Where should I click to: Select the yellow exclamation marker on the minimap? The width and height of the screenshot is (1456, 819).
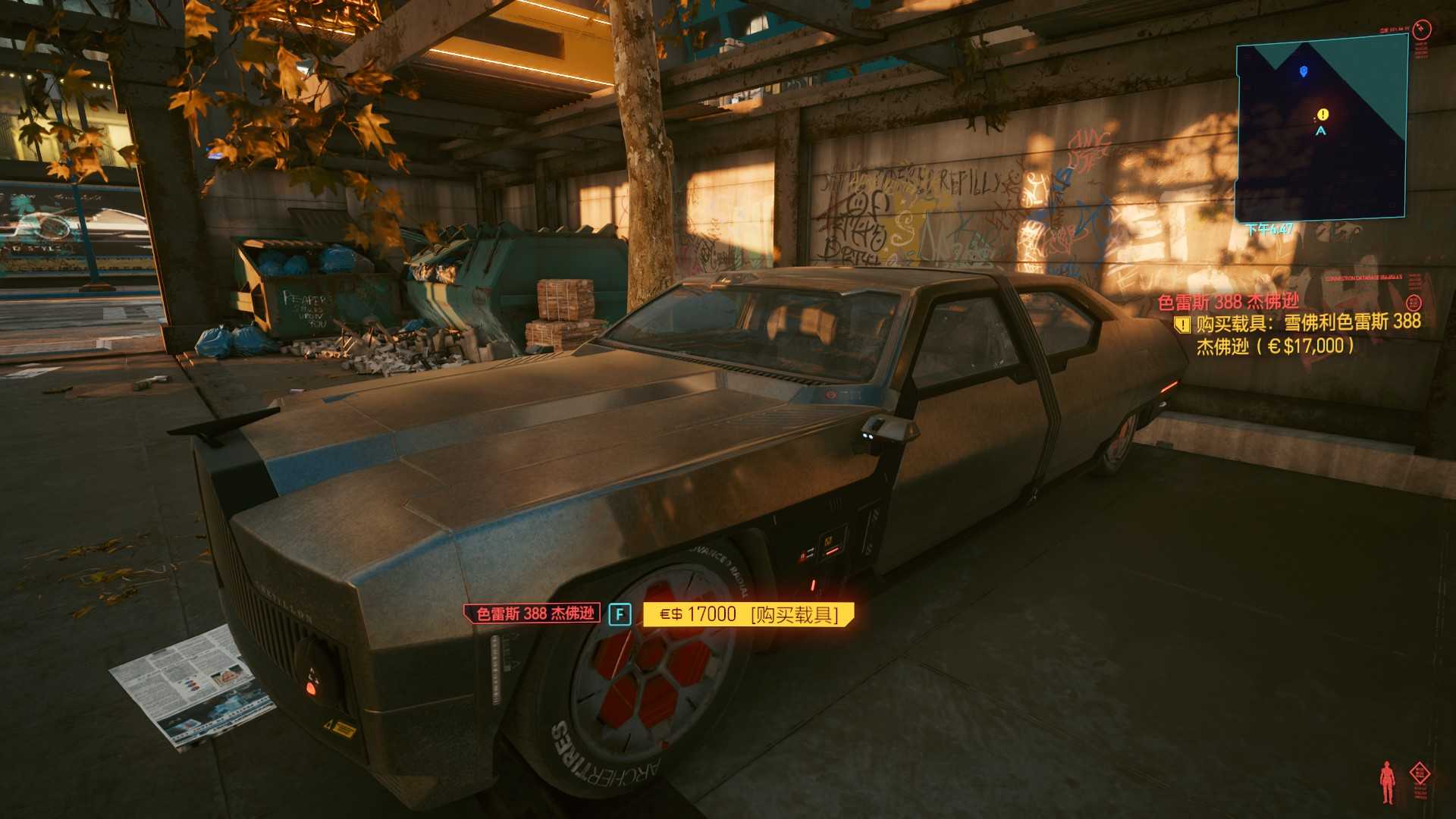(1323, 115)
